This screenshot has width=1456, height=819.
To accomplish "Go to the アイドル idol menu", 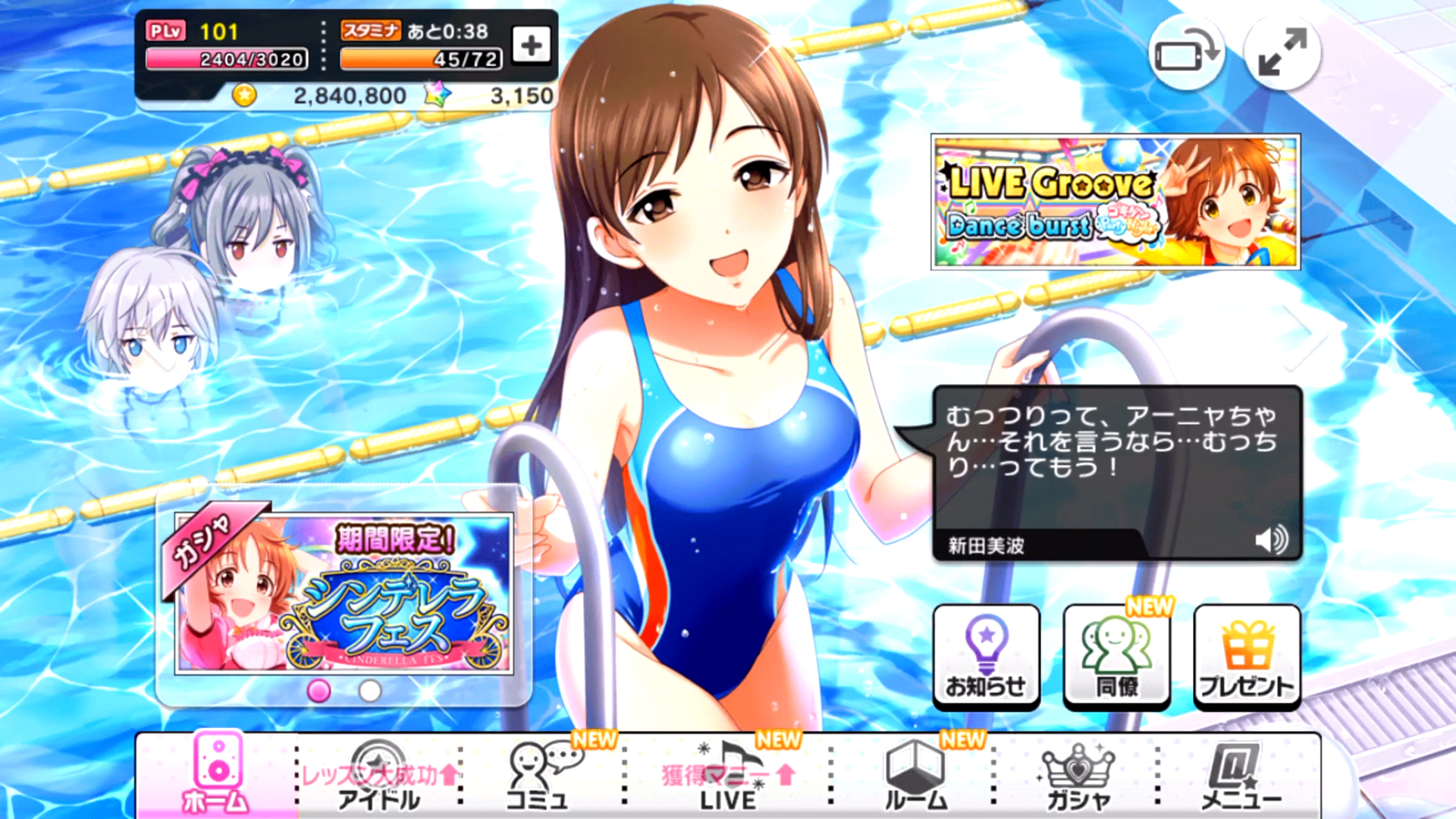I will click(378, 775).
